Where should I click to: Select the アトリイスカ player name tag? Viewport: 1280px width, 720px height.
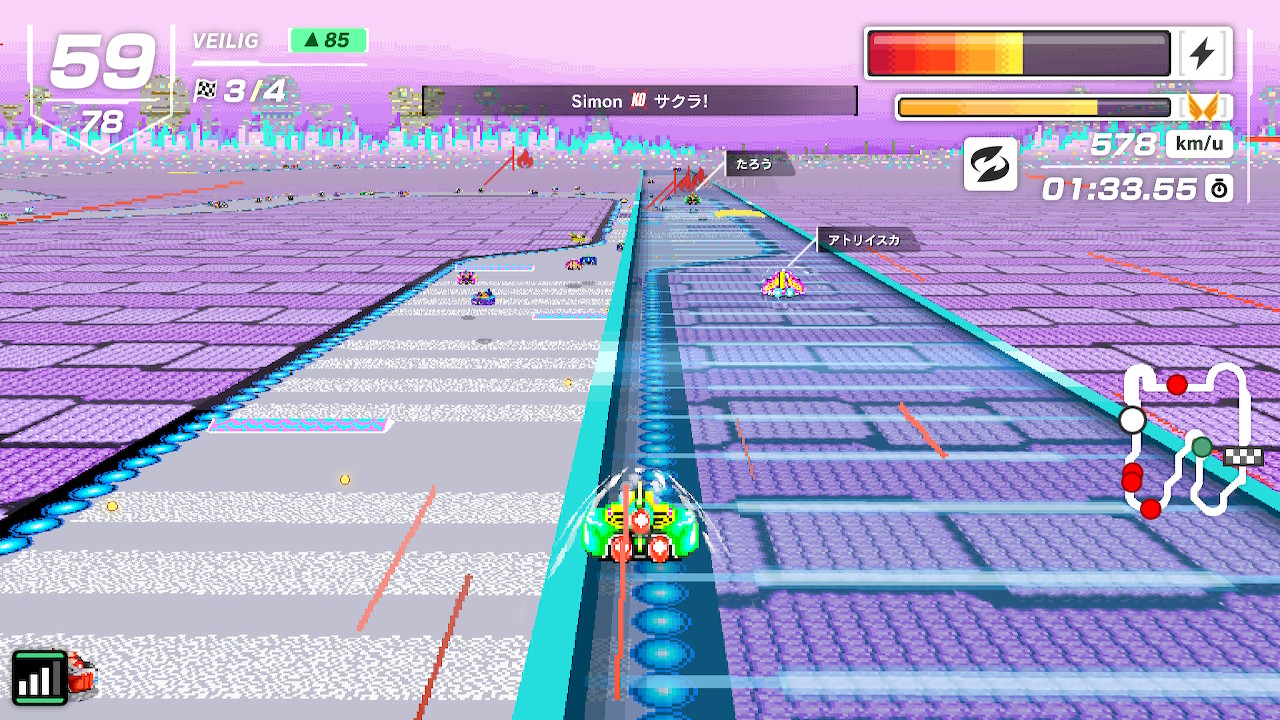866,240
